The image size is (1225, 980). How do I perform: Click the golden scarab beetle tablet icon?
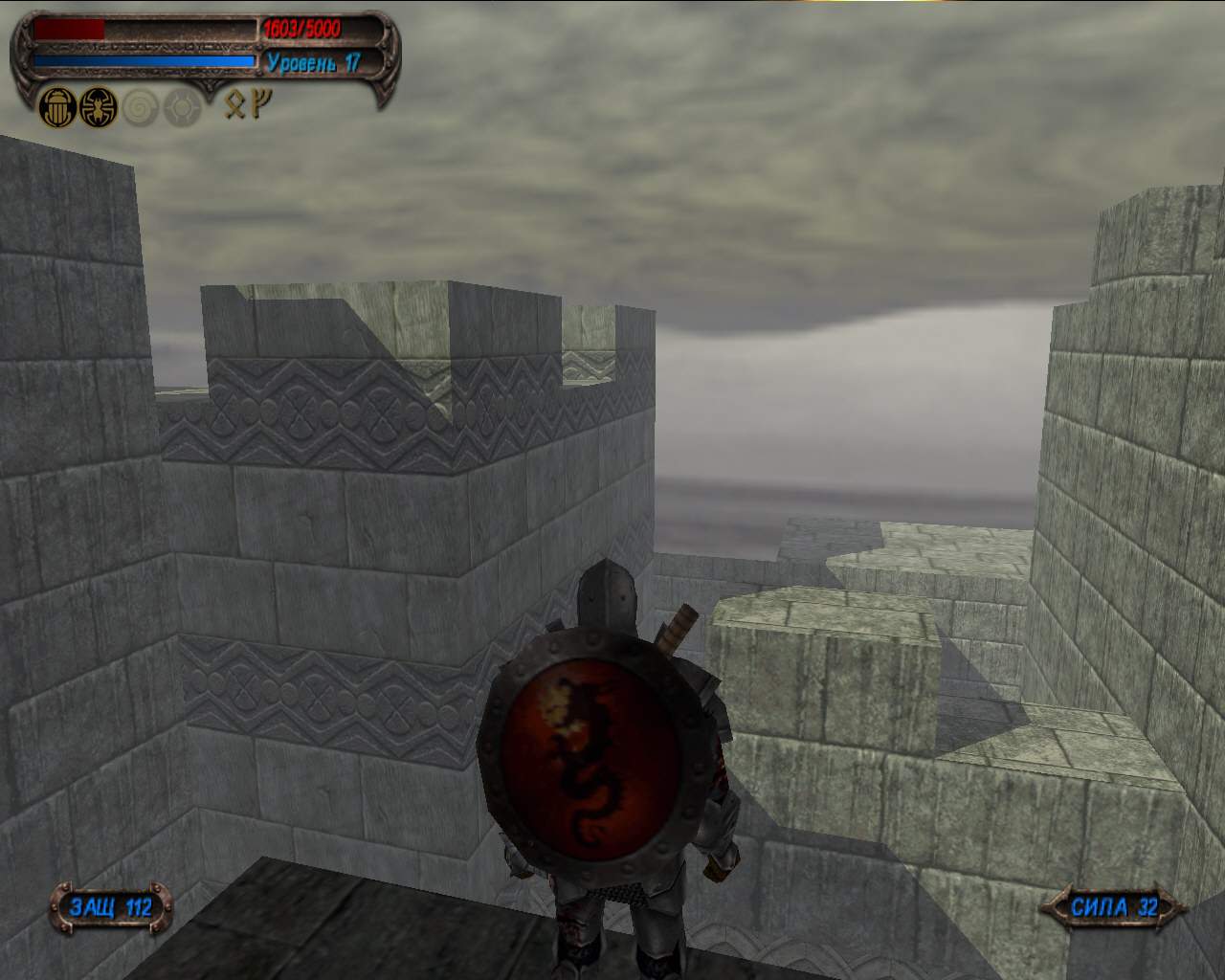[x=57, y=109]
